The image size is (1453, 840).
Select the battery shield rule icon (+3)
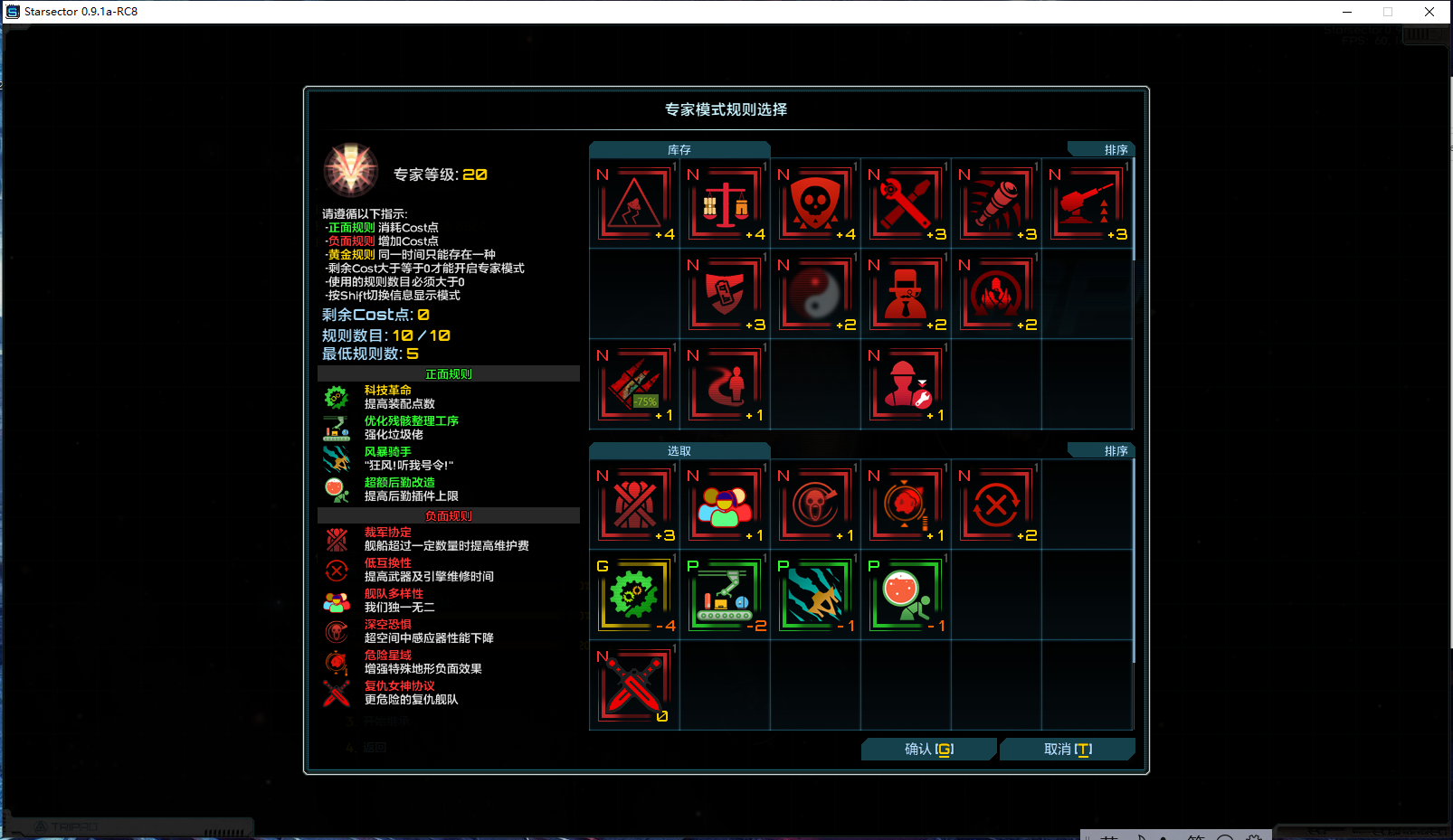point(725,294)
